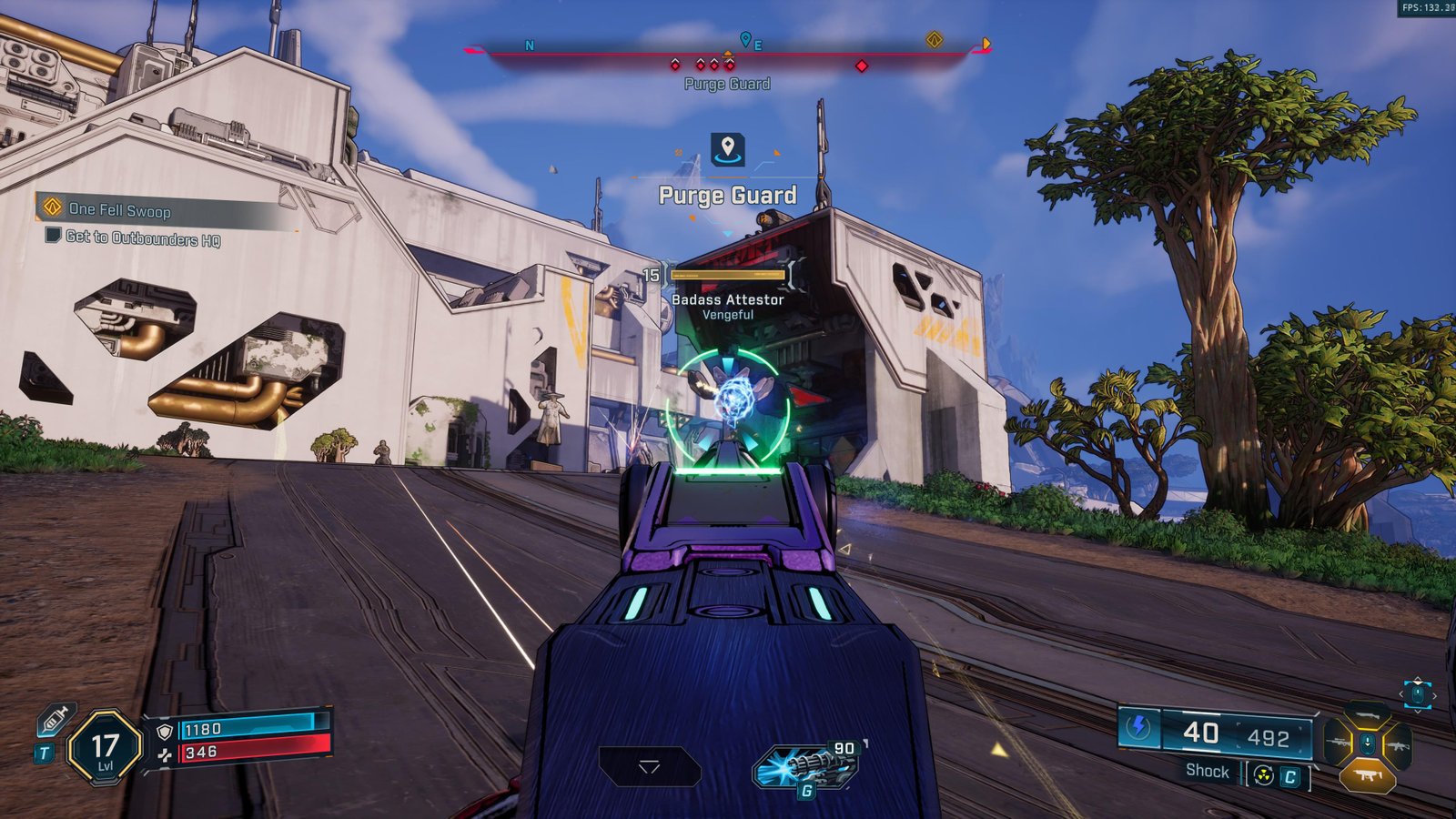Click the compass bar's quest diamond marker
The image size is (1456, 819).
934,40
